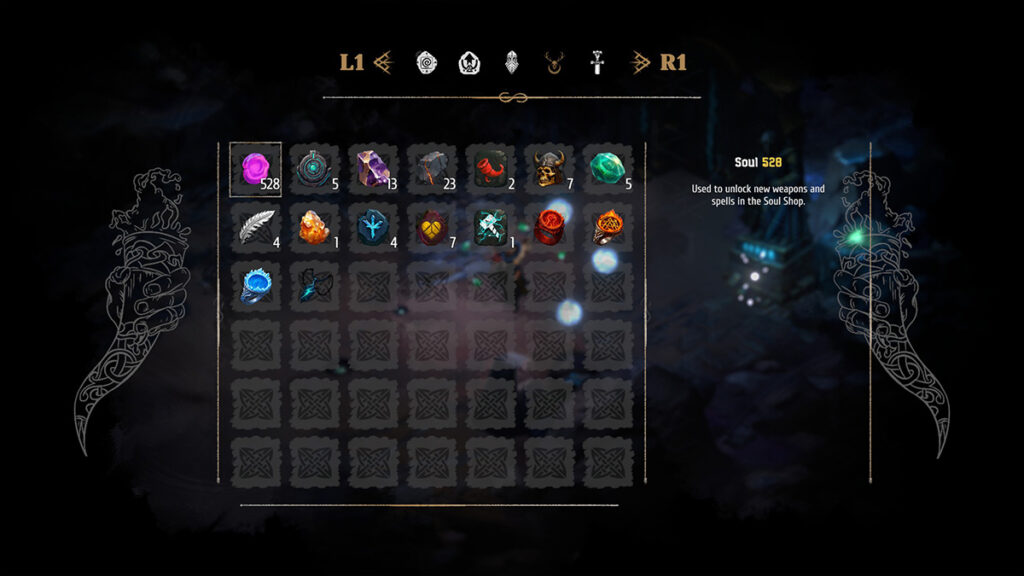
Task: Choose the purple crystal ore slot
Action: pos(373,169)
